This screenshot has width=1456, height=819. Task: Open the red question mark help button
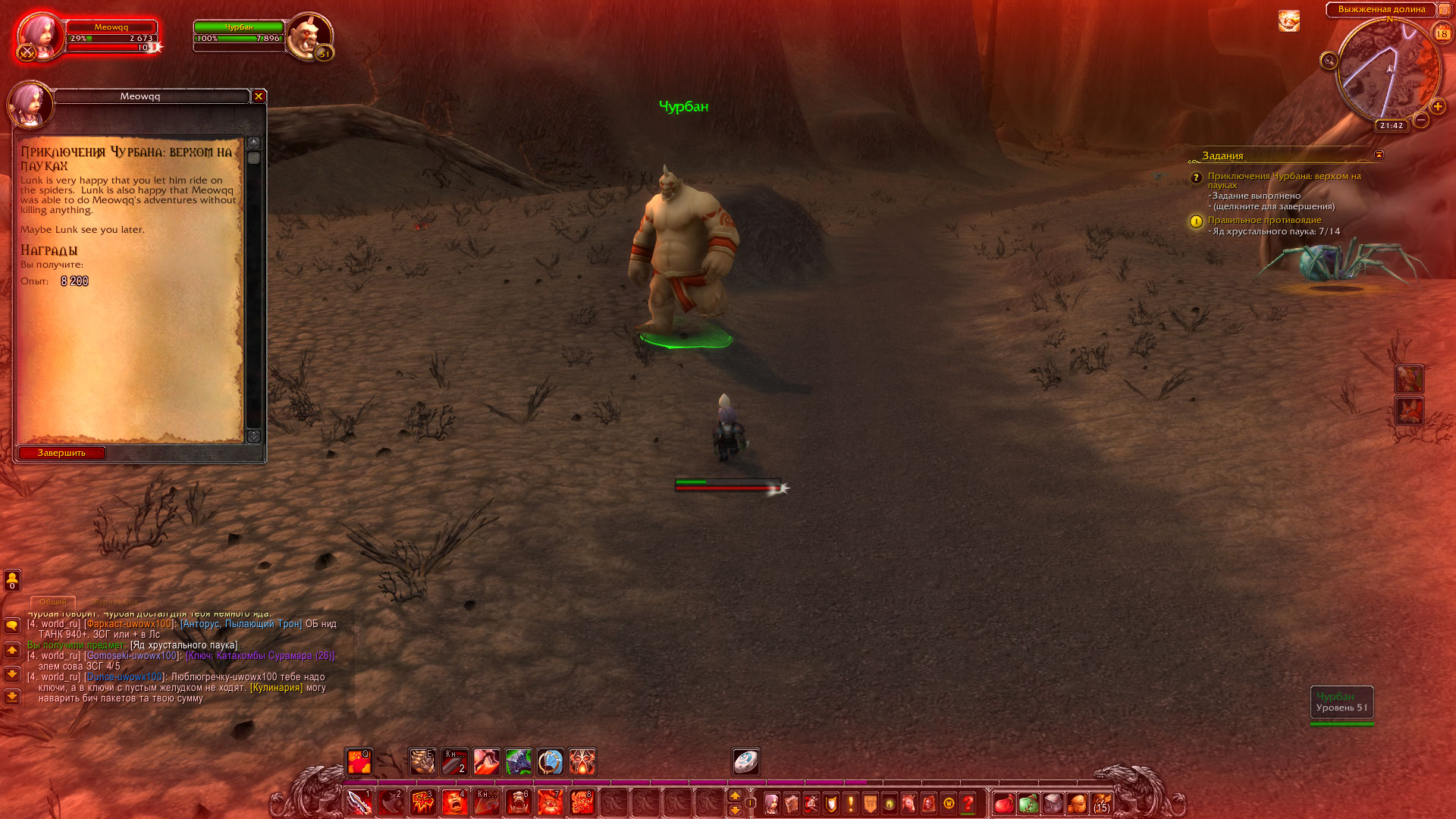pyautogui.click(x=968, y=803)
